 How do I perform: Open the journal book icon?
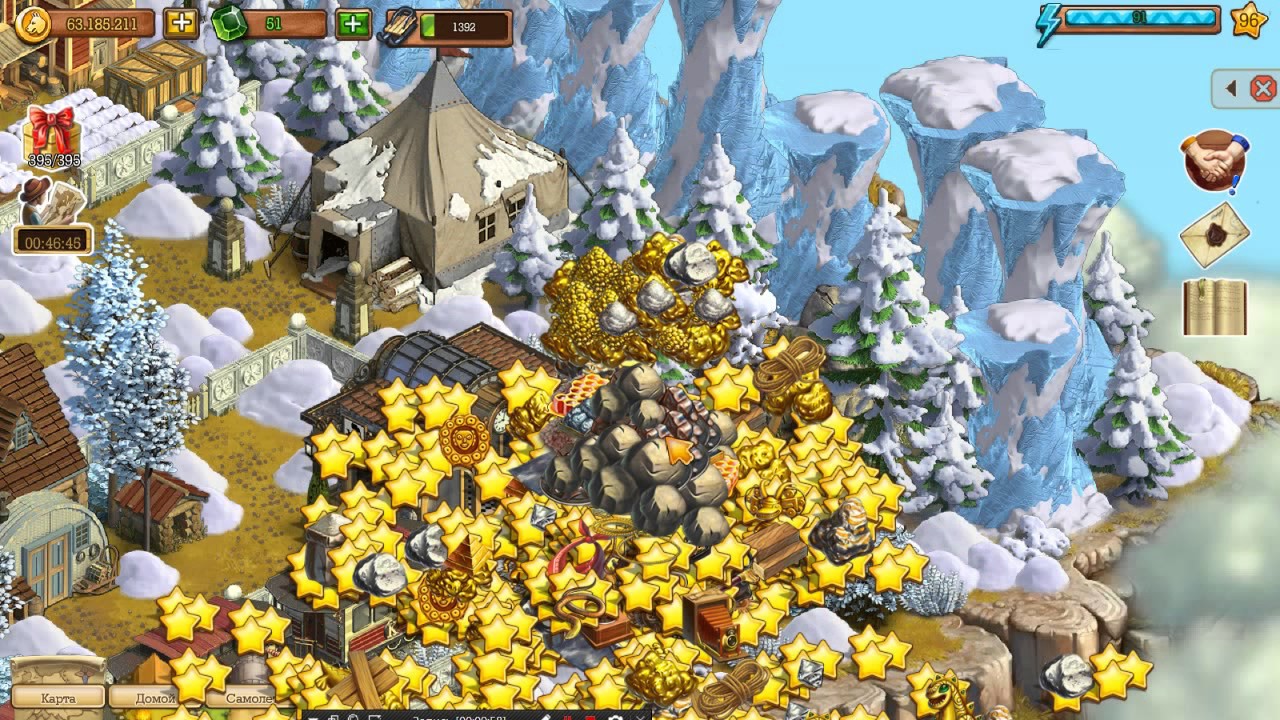(1215, 306)
